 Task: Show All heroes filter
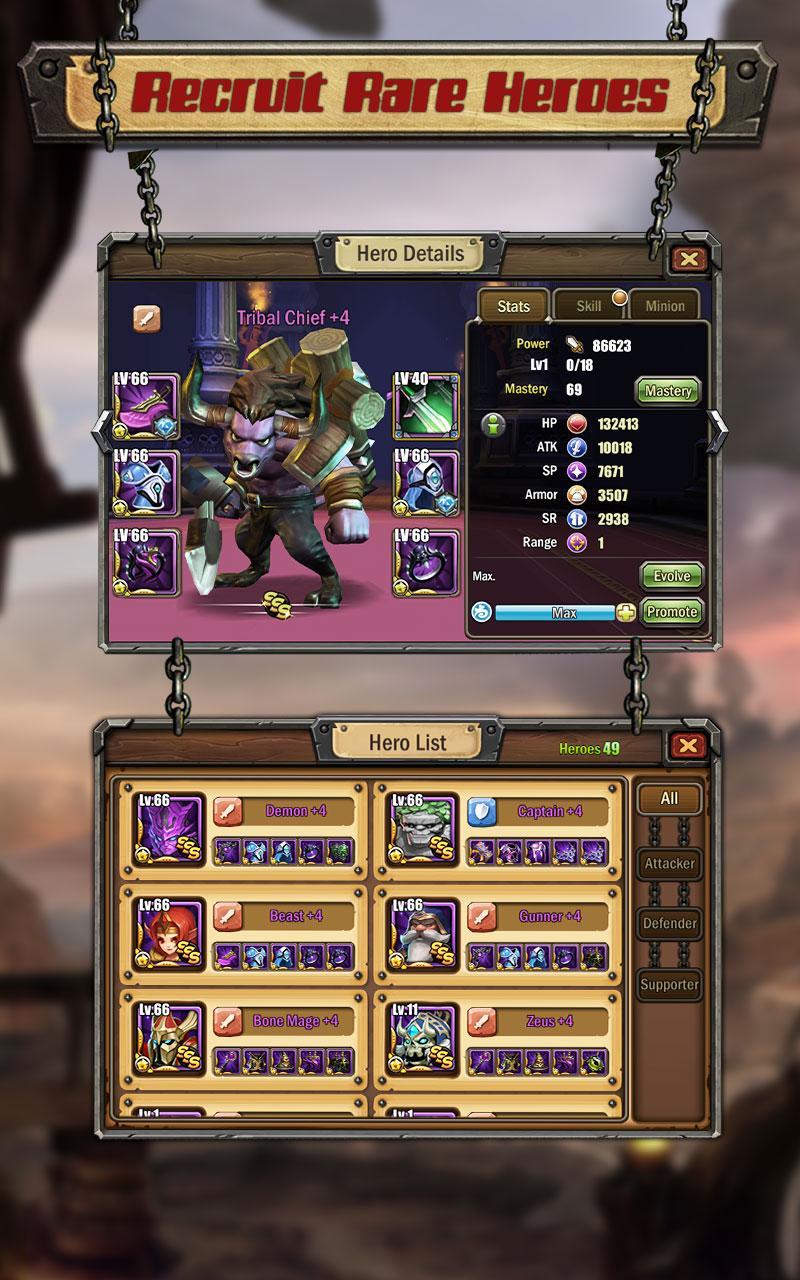(x=669, y=798)
